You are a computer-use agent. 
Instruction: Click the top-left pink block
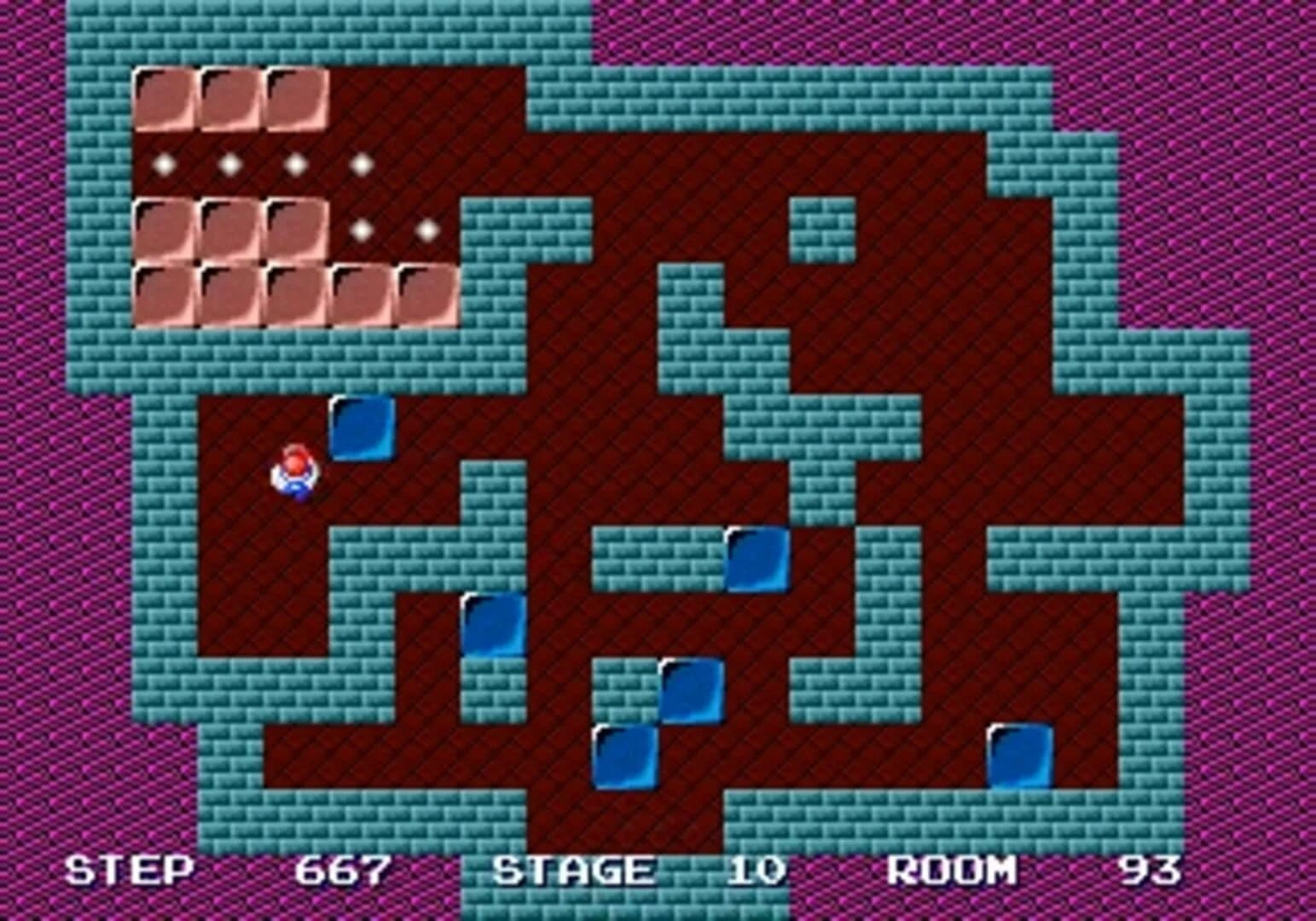click(164, 98)
